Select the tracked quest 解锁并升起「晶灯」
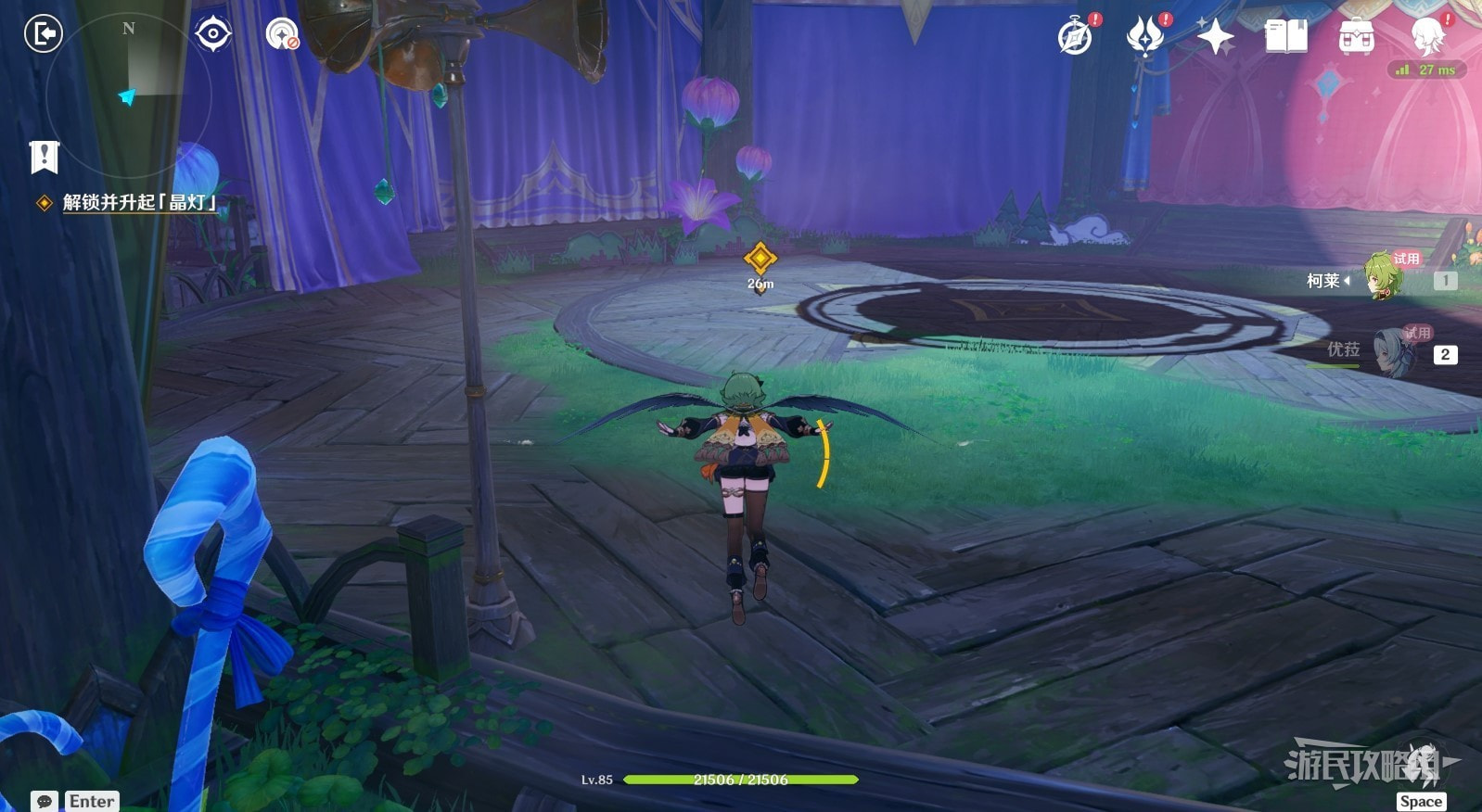1482x812 pixels. 139,202
